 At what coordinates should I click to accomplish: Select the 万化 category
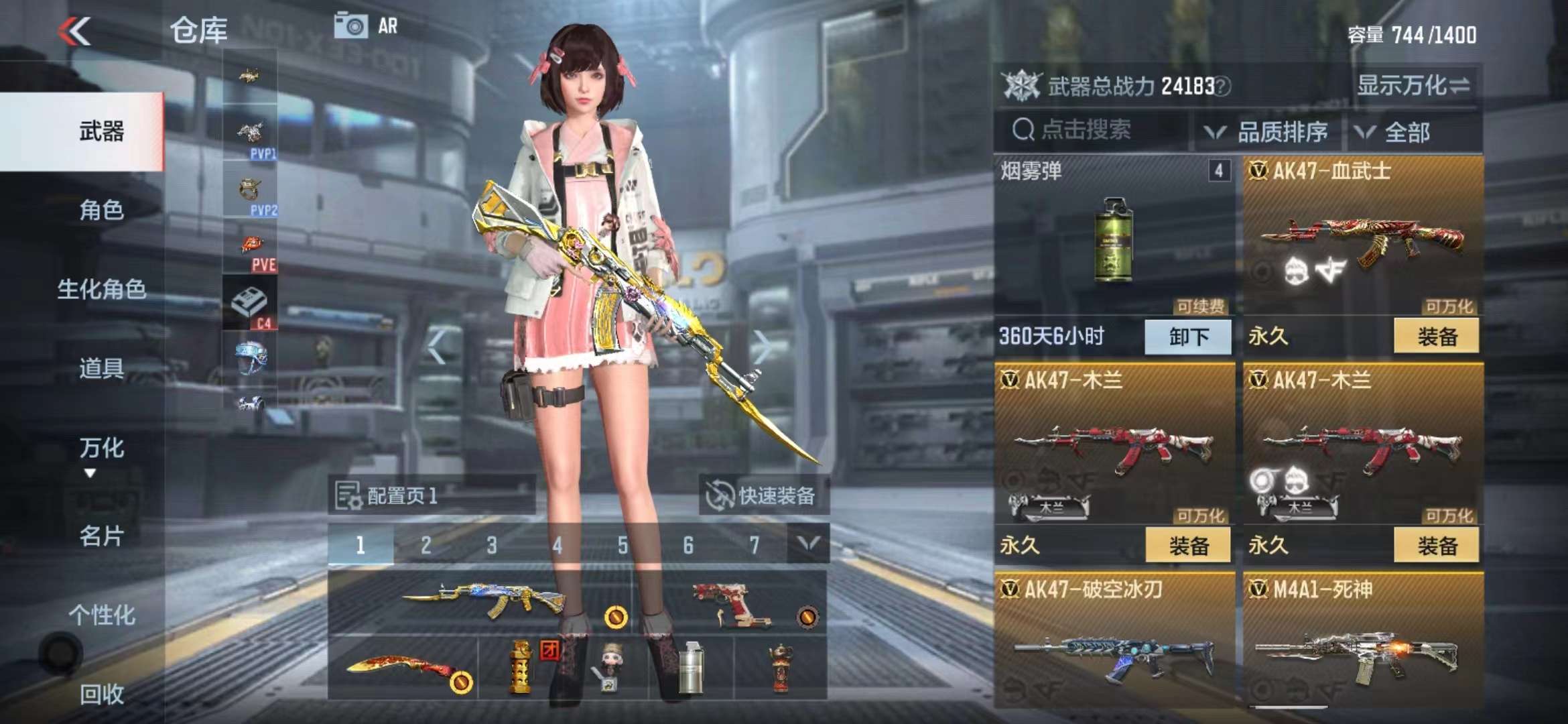point(101,448)
